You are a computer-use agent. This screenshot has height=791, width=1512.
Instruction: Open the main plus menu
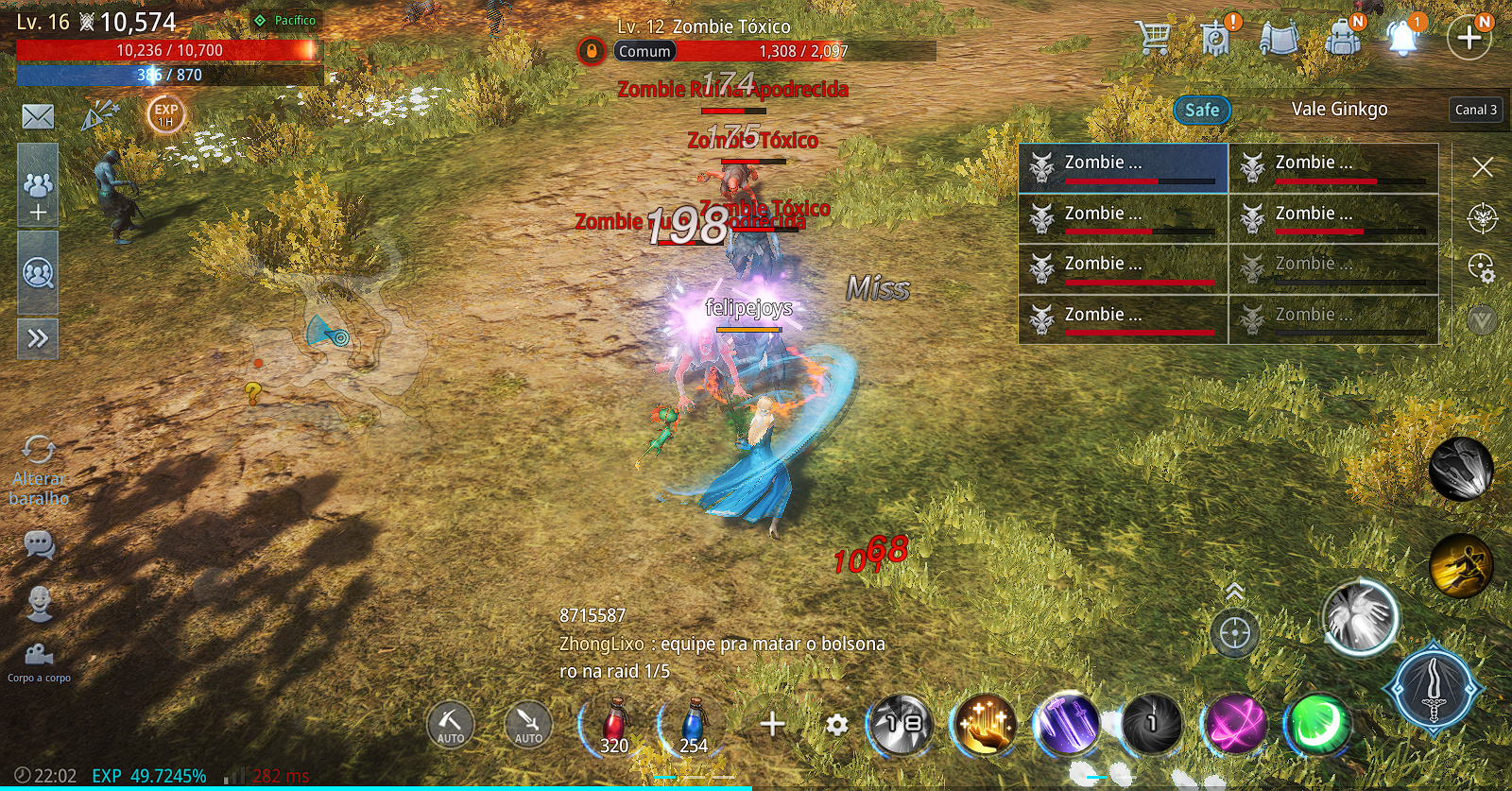1469,38
